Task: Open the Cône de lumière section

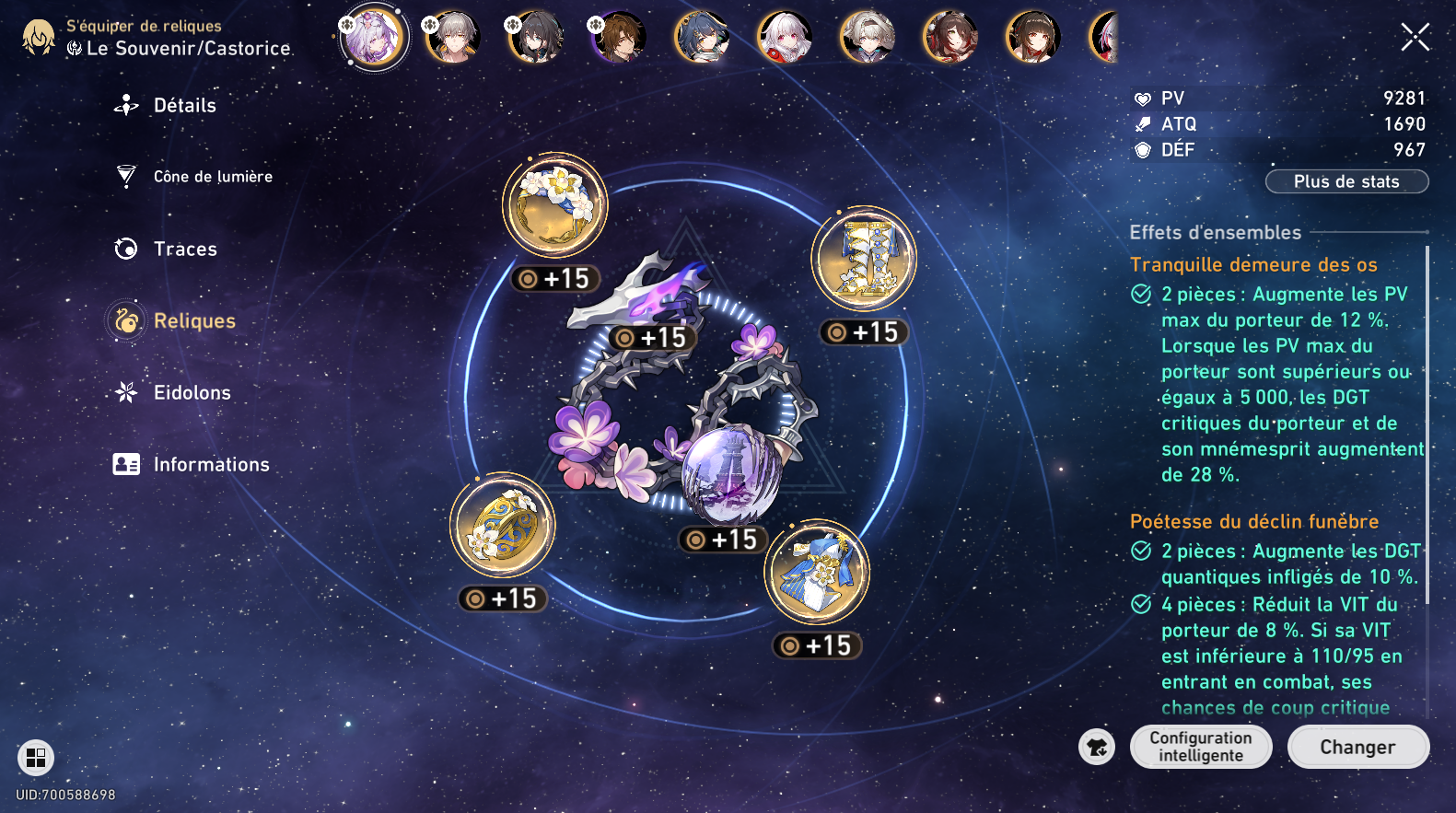Action: click(212, 177)
